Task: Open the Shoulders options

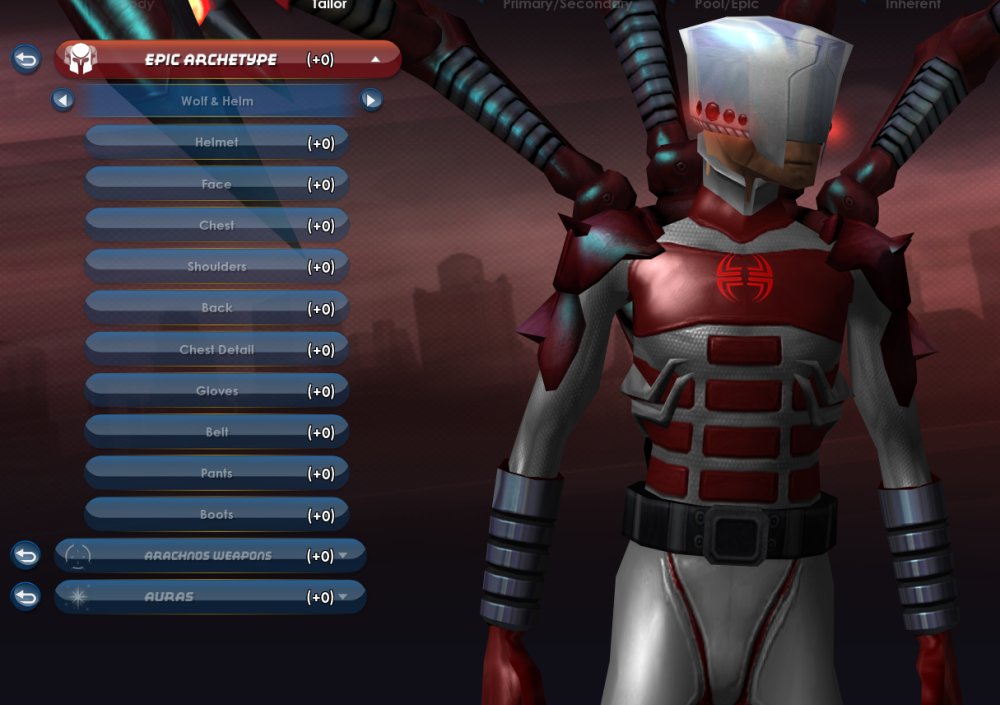Action: point(217,266)
